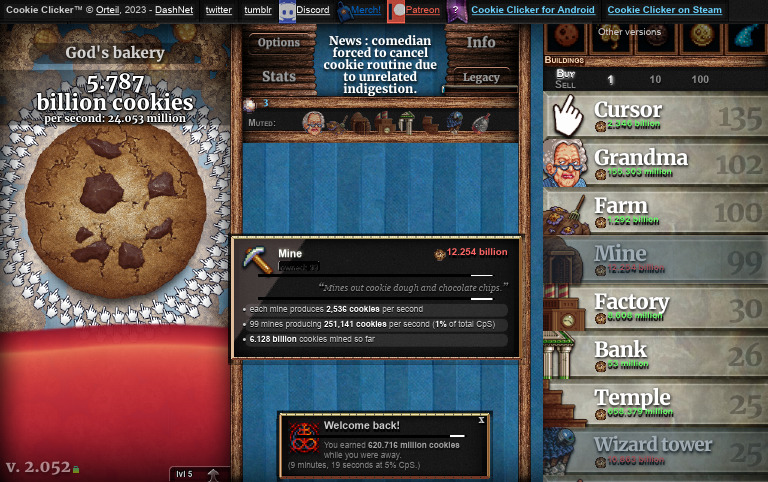Image resolution: width=768 pixels, height=482 pixels.
Task: Purchase a Grandma from the store
Action: tap(655, 163)
